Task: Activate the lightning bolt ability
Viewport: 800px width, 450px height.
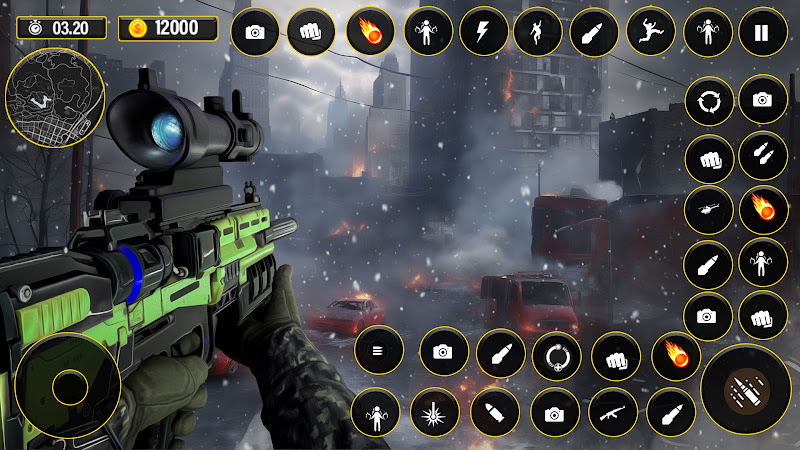Action: click(x=484, y=33)
